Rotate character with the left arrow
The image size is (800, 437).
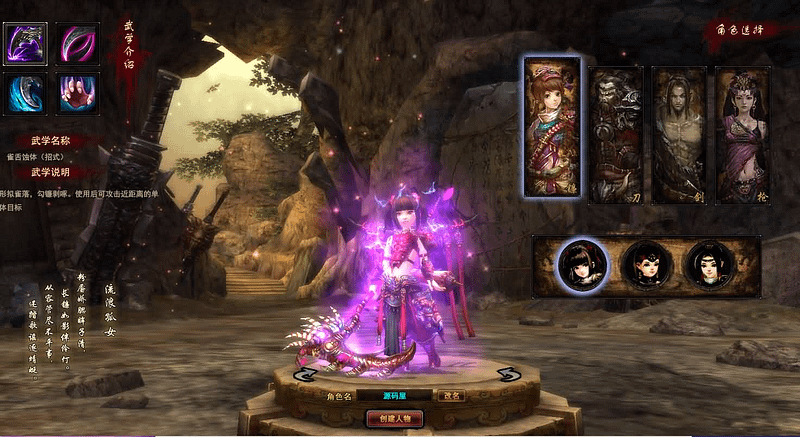303,374
